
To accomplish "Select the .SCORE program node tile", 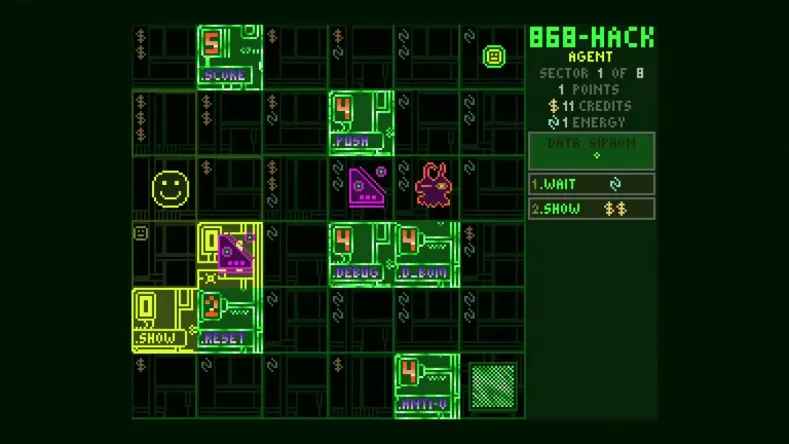I will pos(229,57).
